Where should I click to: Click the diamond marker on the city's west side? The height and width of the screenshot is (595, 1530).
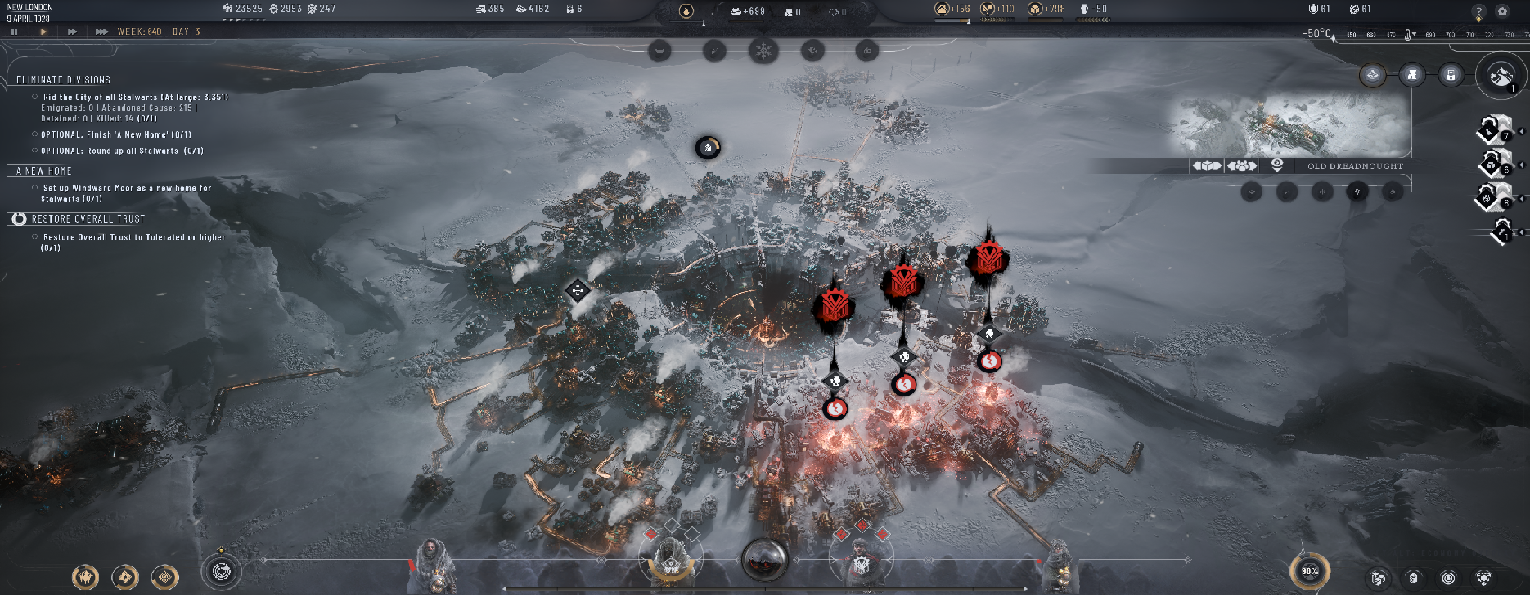(577, 291)
